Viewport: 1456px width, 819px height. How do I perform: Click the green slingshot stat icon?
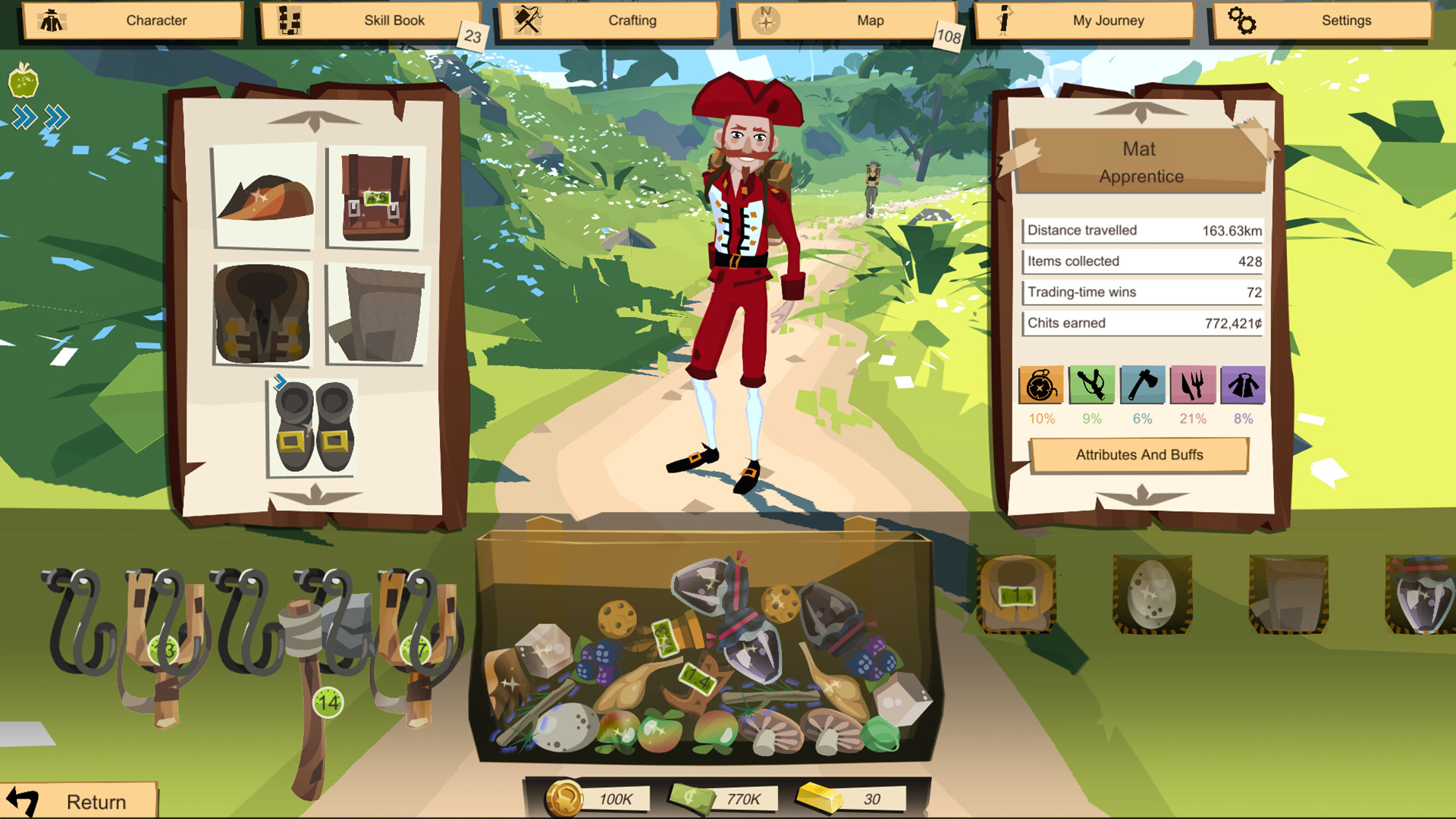pyautogui.click(x=1092, y=385)
